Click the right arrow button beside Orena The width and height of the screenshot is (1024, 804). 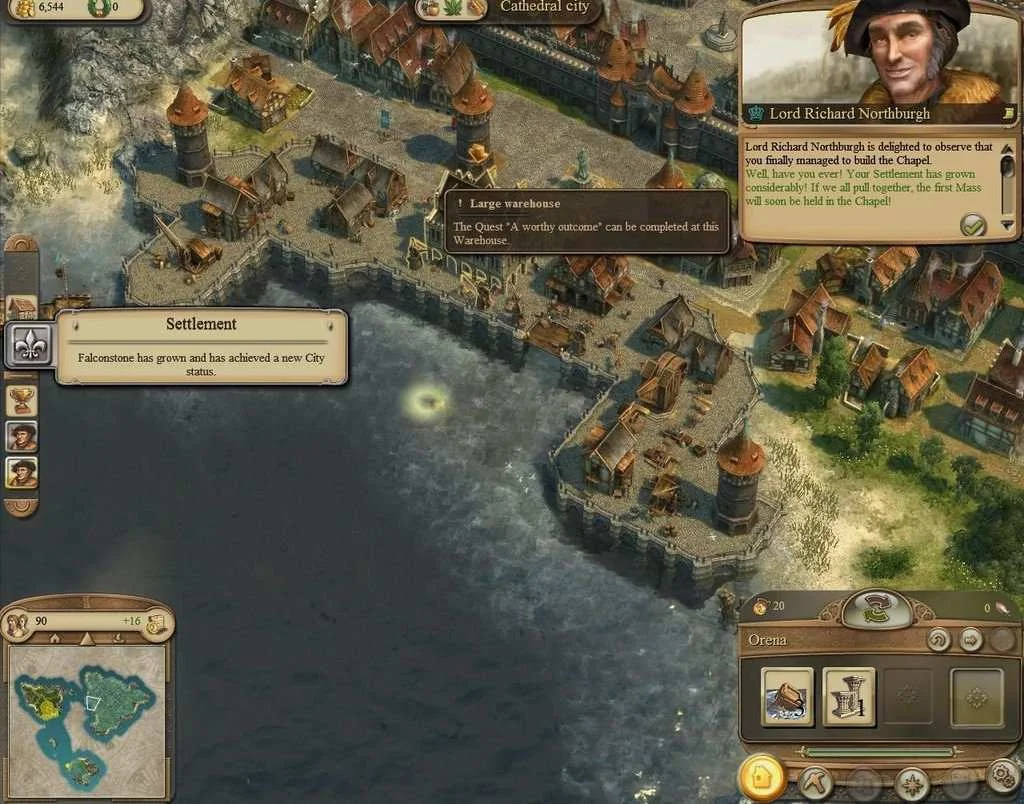(x=970, y=640)
